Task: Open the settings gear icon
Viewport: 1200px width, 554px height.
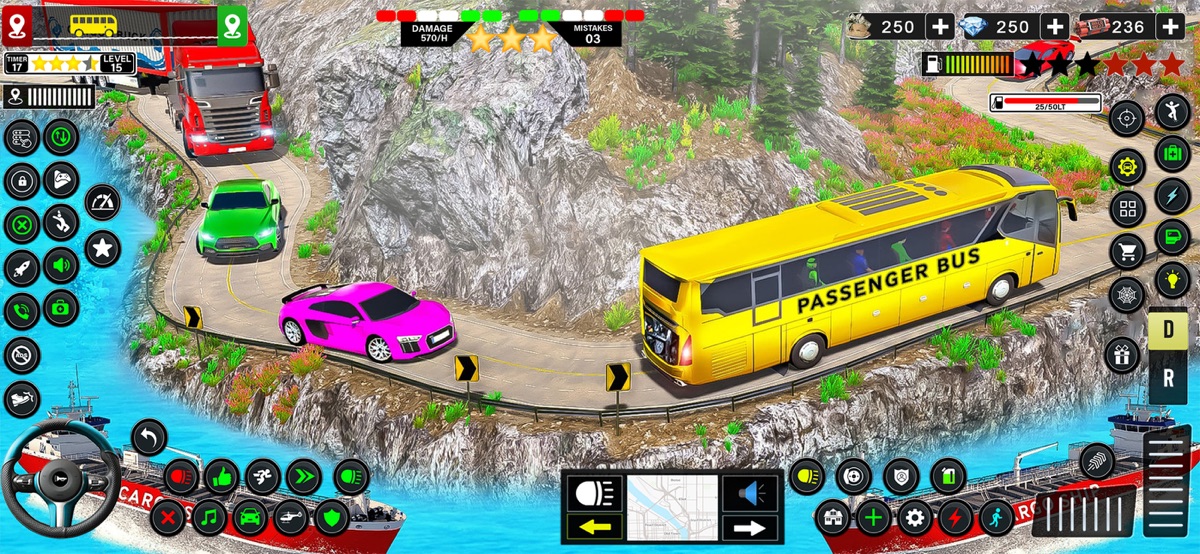Action: pos(914,518)
